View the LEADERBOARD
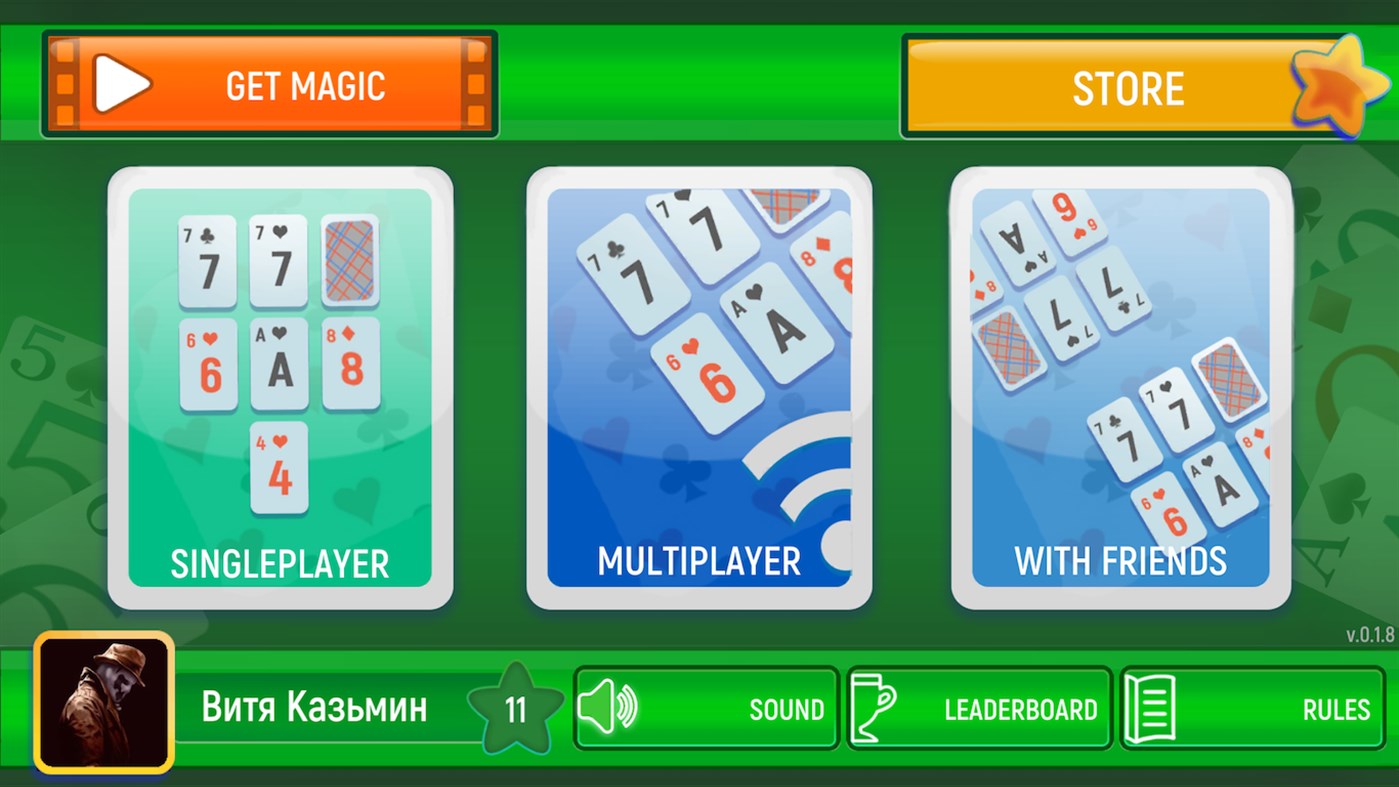The width and height of the screenshot is (1399, 787). coord(978,708)
